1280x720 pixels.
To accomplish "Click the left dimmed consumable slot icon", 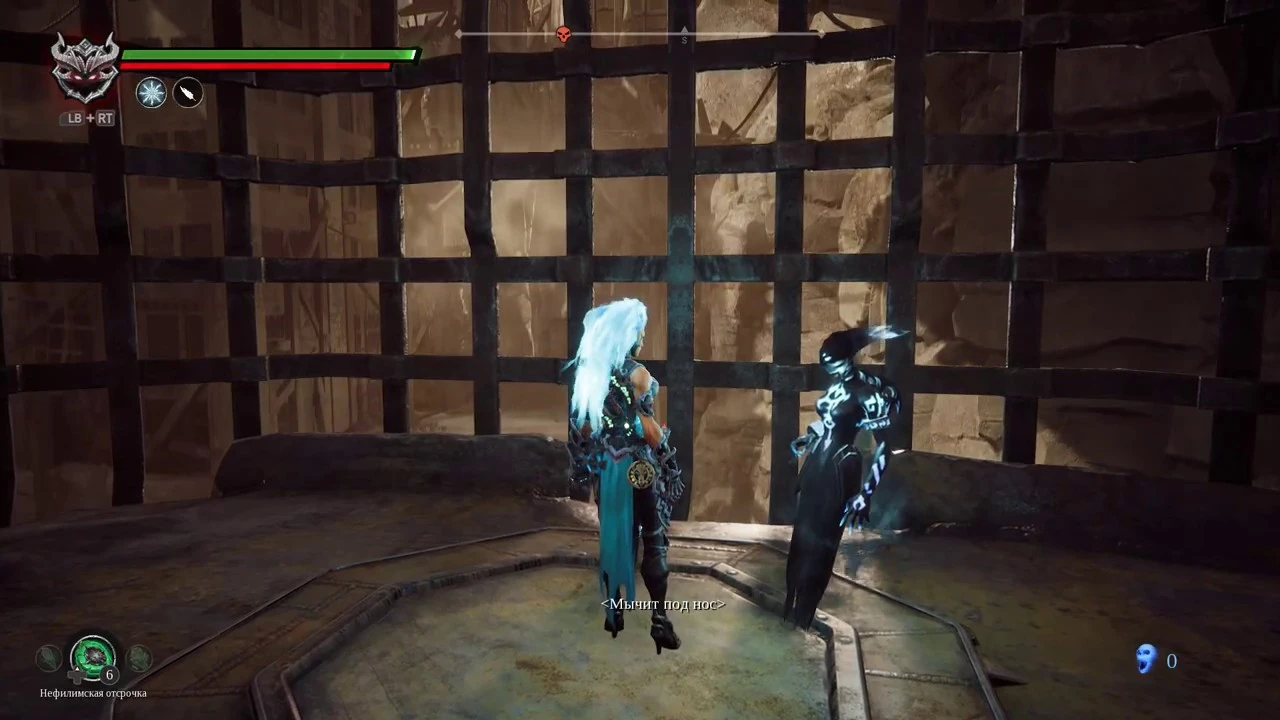I will pos(47,657).
